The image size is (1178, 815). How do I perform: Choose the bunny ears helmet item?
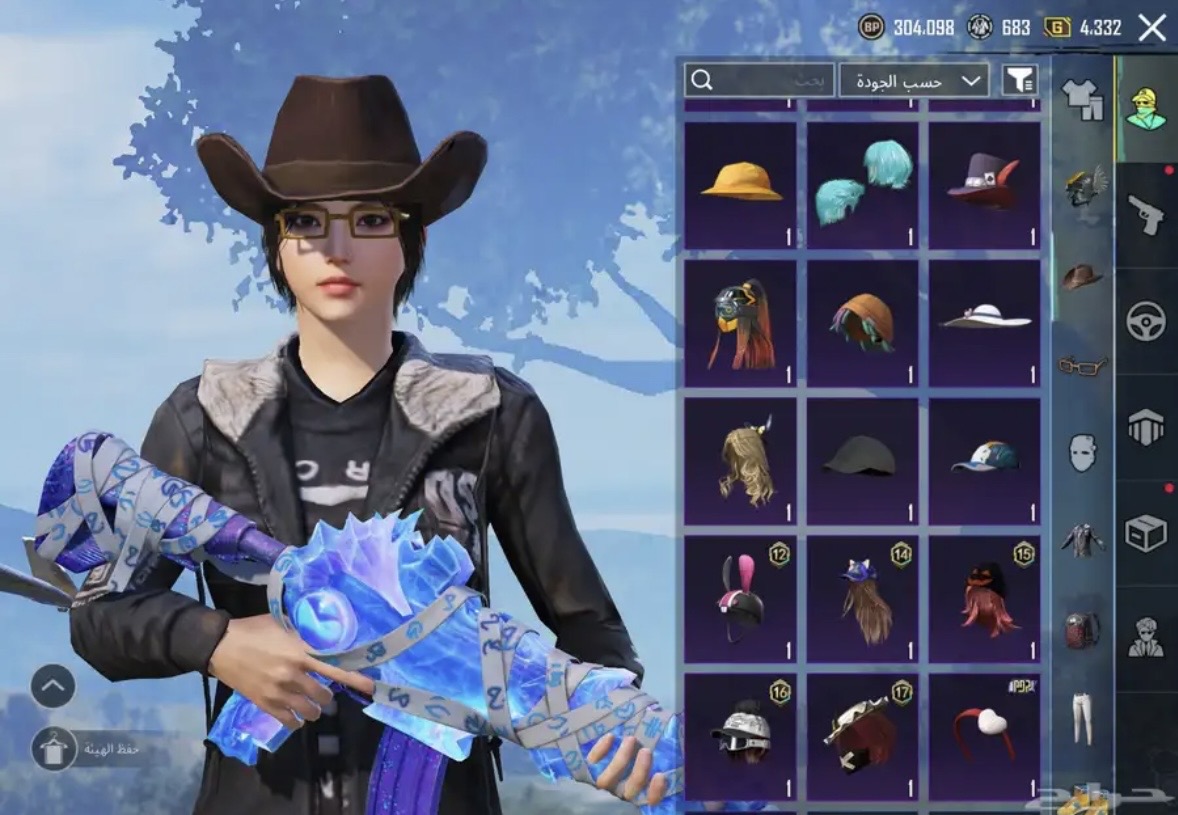[740, 598]
